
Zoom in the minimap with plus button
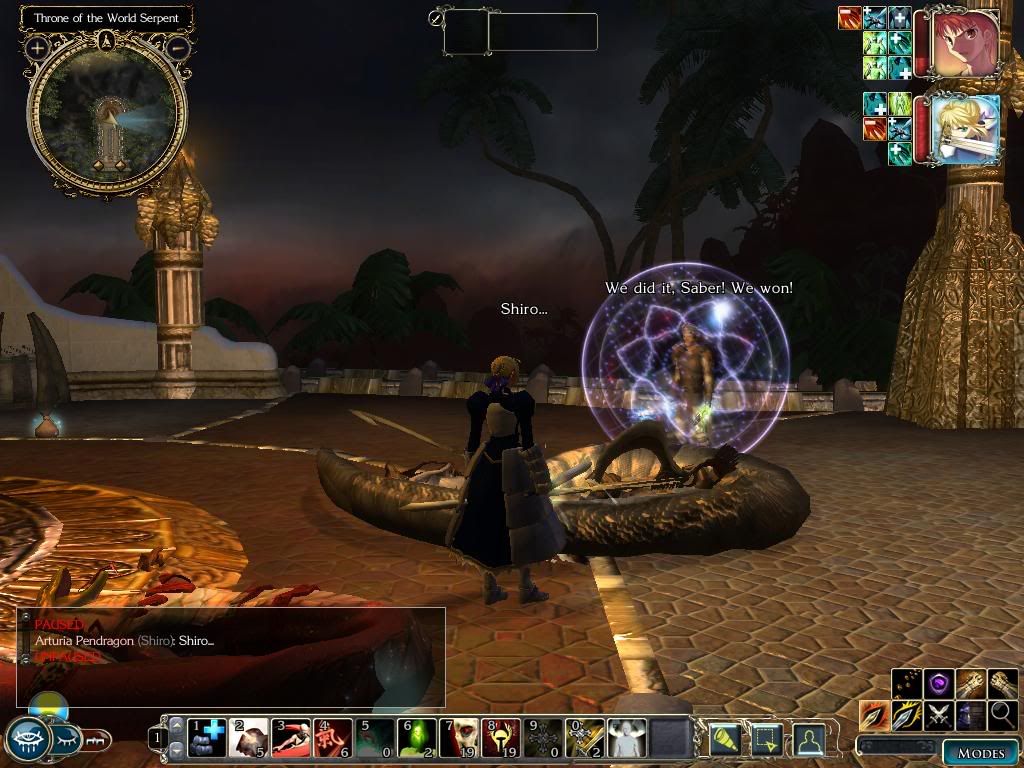[37, 47]
